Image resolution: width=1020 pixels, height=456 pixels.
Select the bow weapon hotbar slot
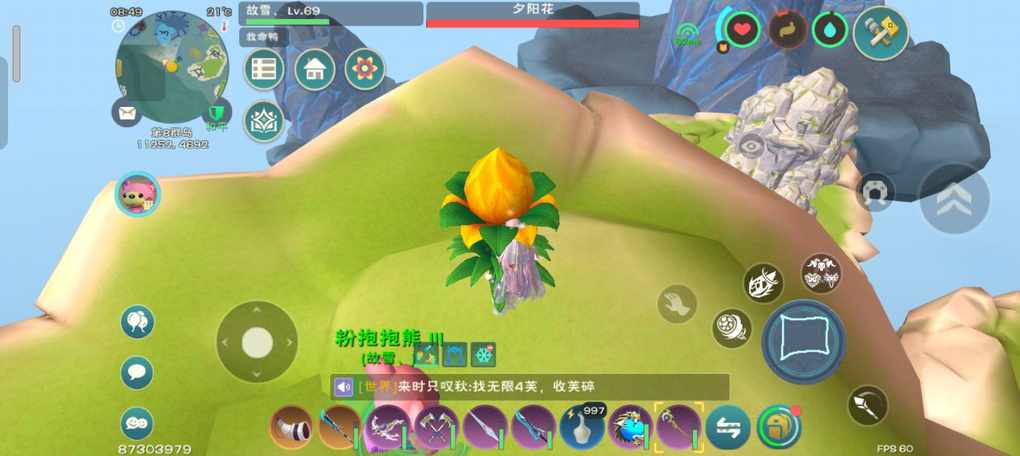388,427
